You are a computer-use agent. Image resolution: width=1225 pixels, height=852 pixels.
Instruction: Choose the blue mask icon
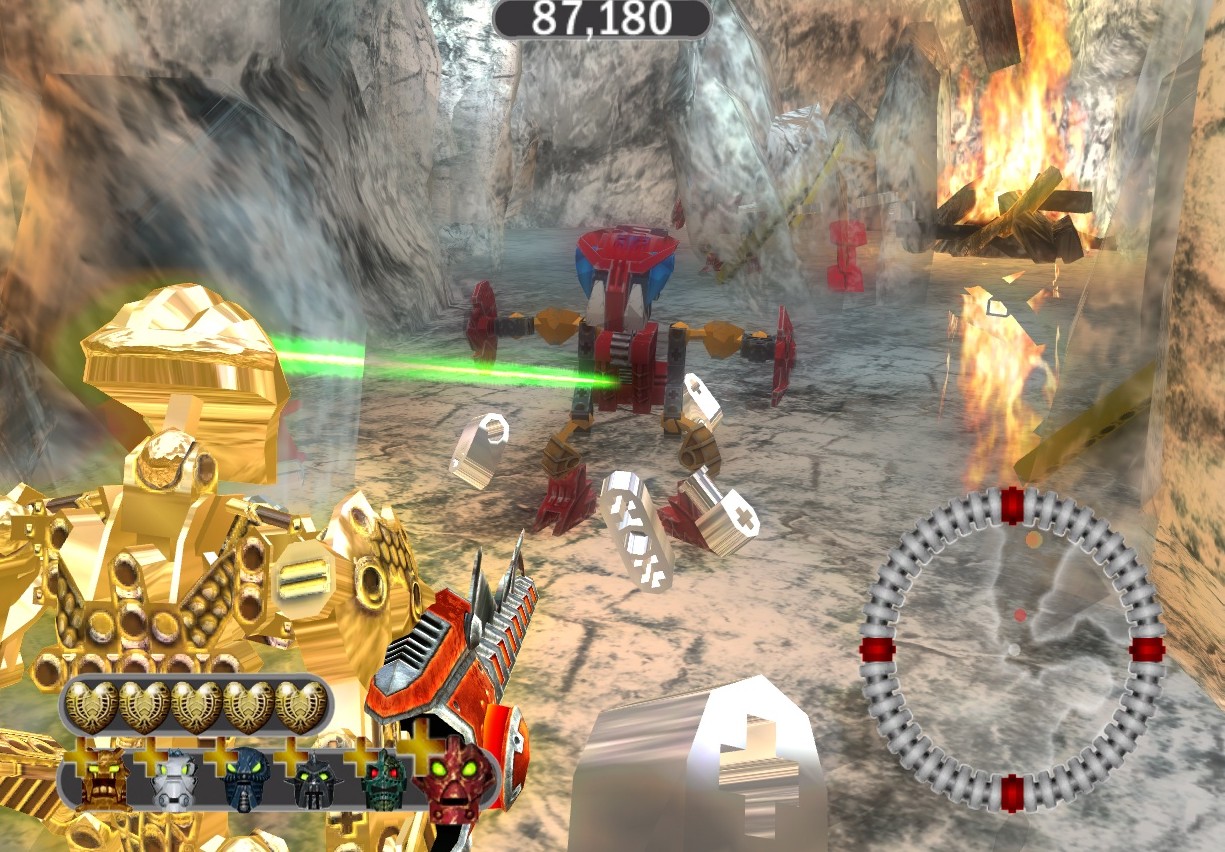244,780
